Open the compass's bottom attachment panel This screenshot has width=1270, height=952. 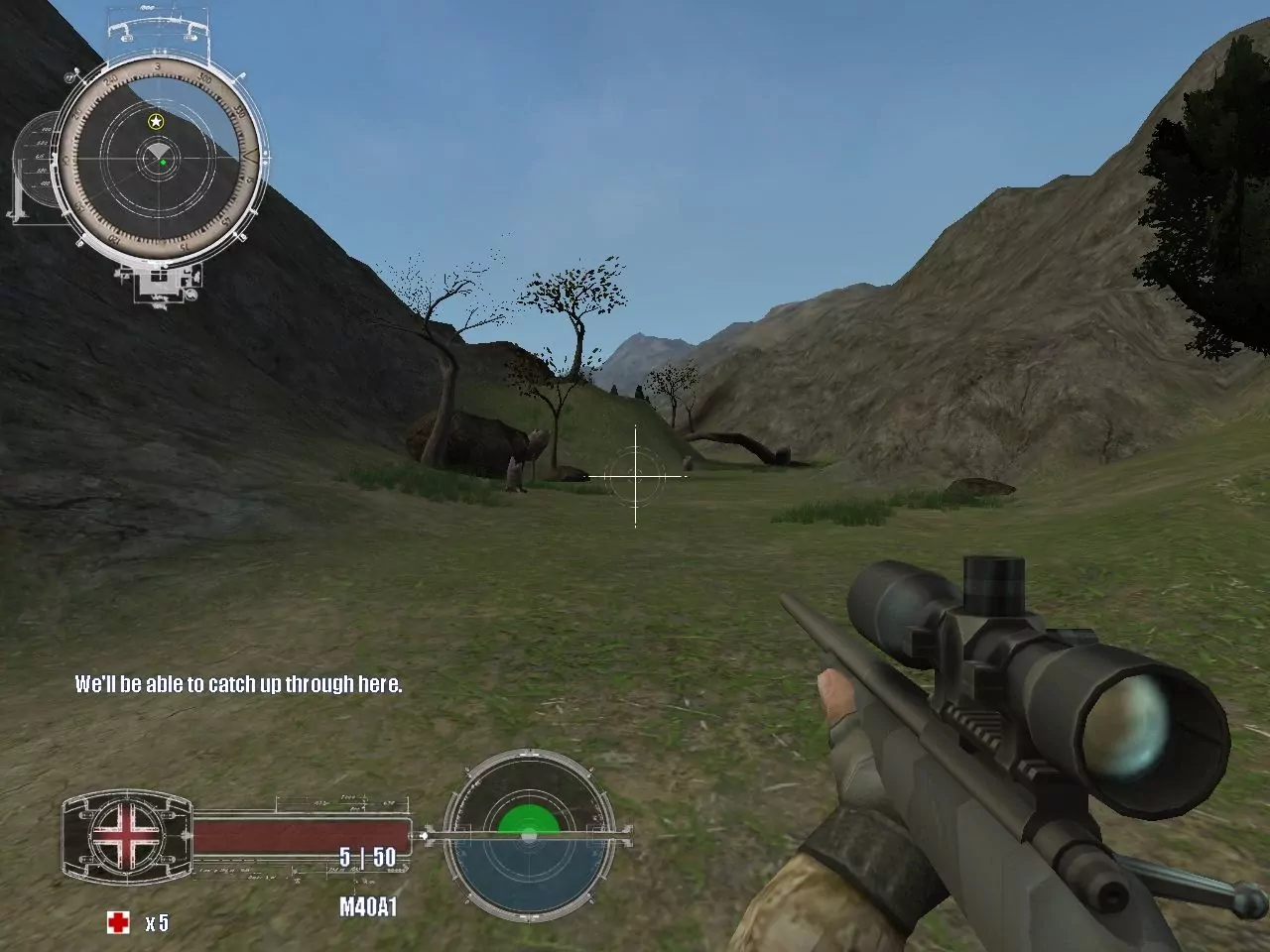point(159,283)
